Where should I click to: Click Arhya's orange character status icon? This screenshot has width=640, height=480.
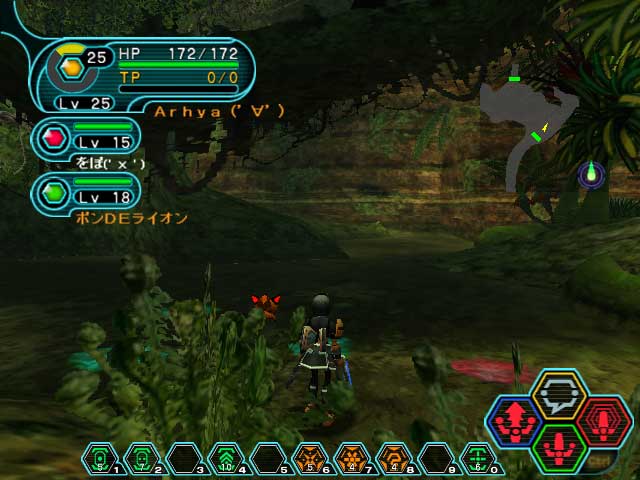[71, 69]
